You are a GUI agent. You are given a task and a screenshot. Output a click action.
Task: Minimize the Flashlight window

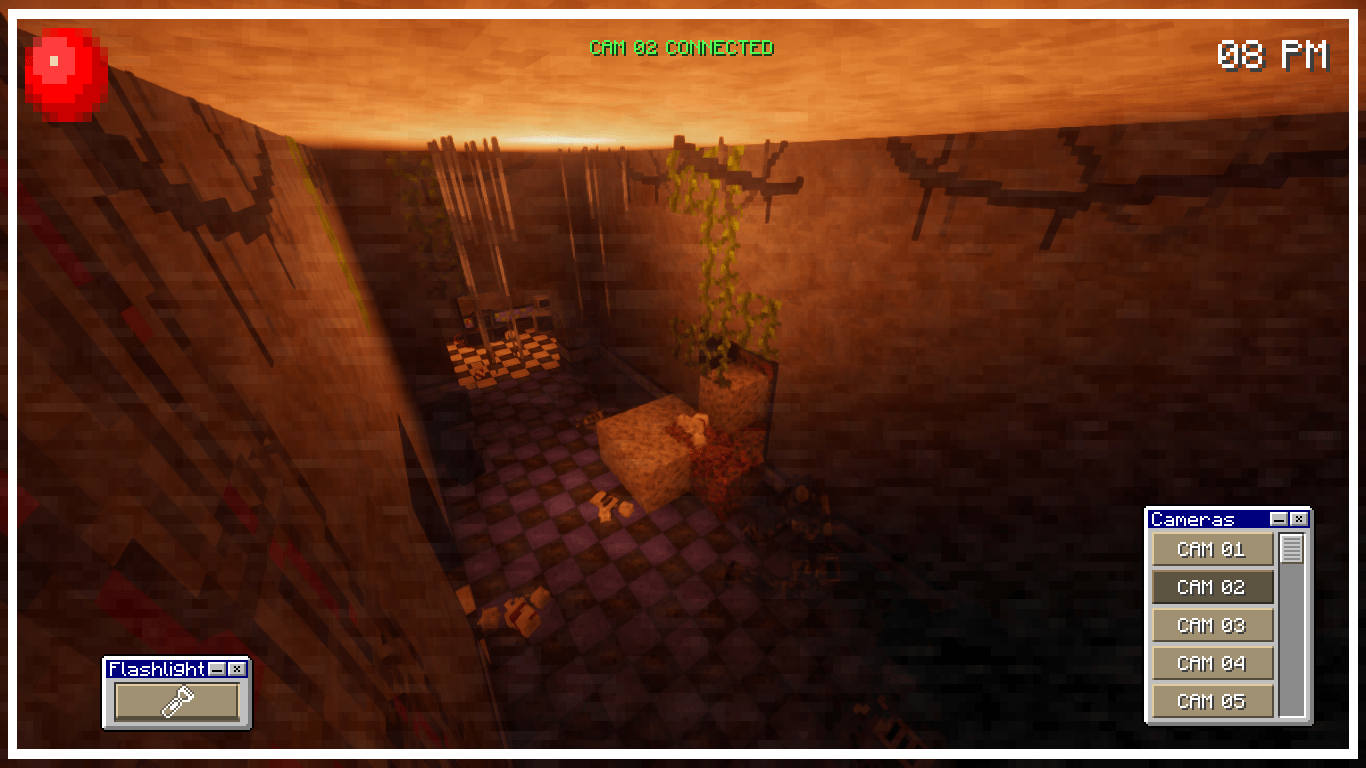point(217,669)
